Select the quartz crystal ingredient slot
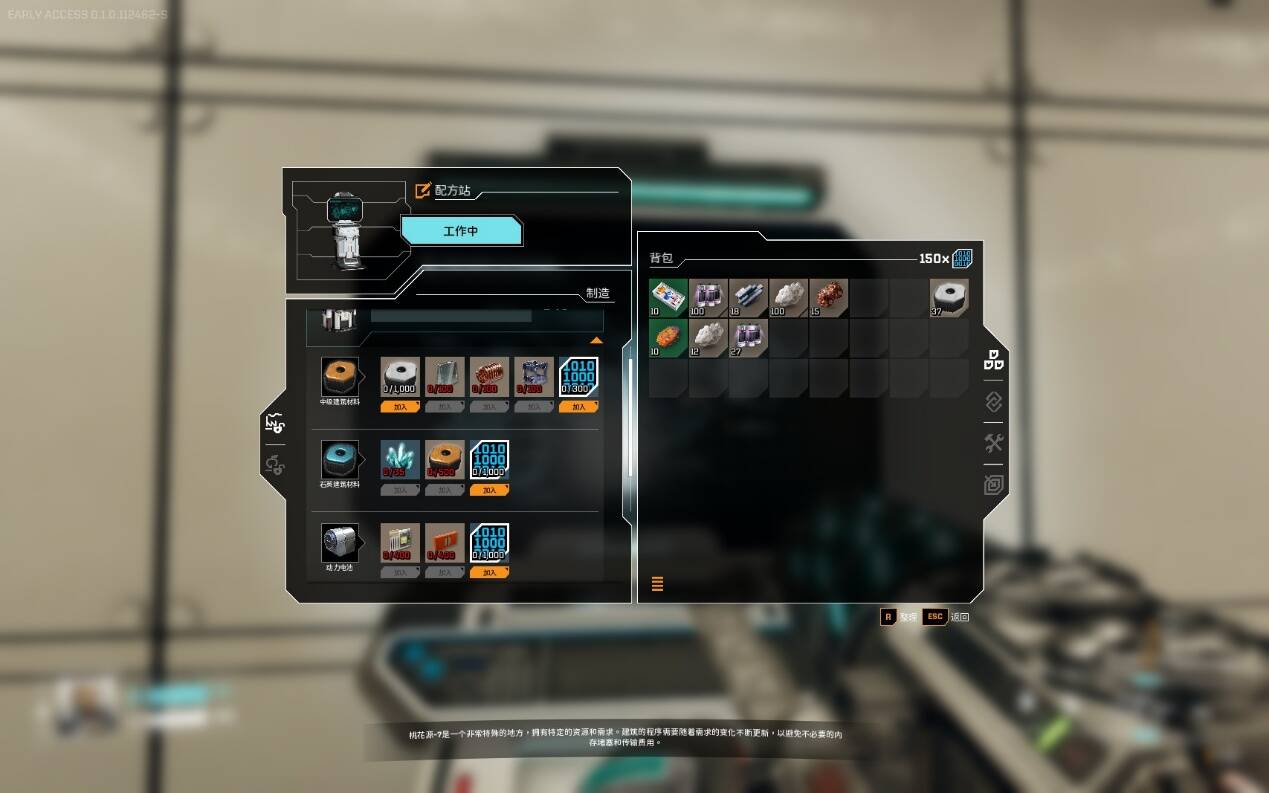Screen dimensions: 1269x793 400,460
